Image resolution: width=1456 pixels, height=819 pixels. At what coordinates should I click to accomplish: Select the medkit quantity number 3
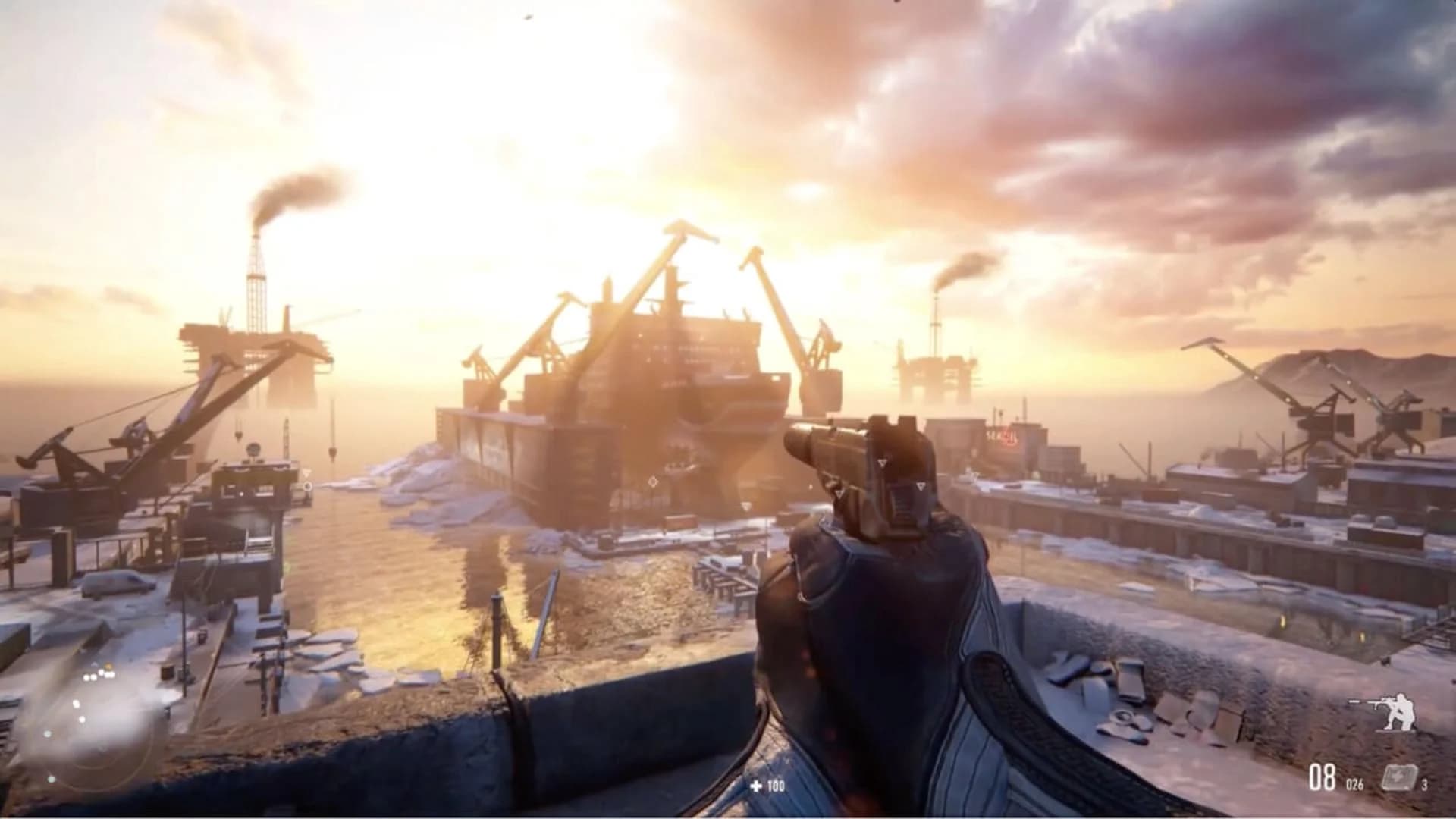tap(1425, 783)
